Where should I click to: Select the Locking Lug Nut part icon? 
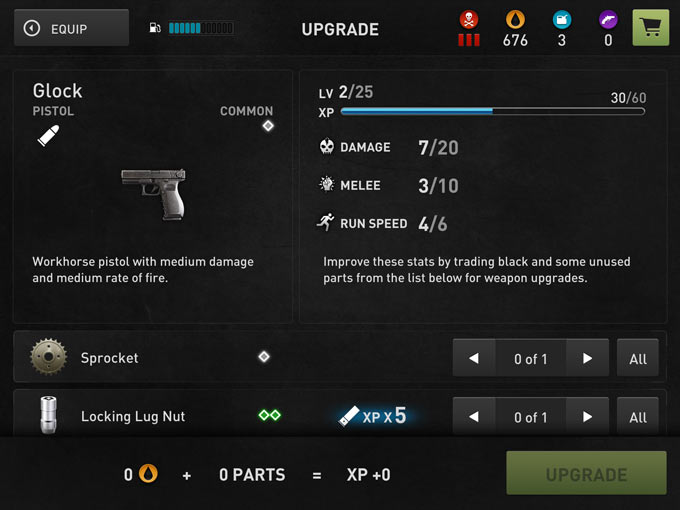47,416
